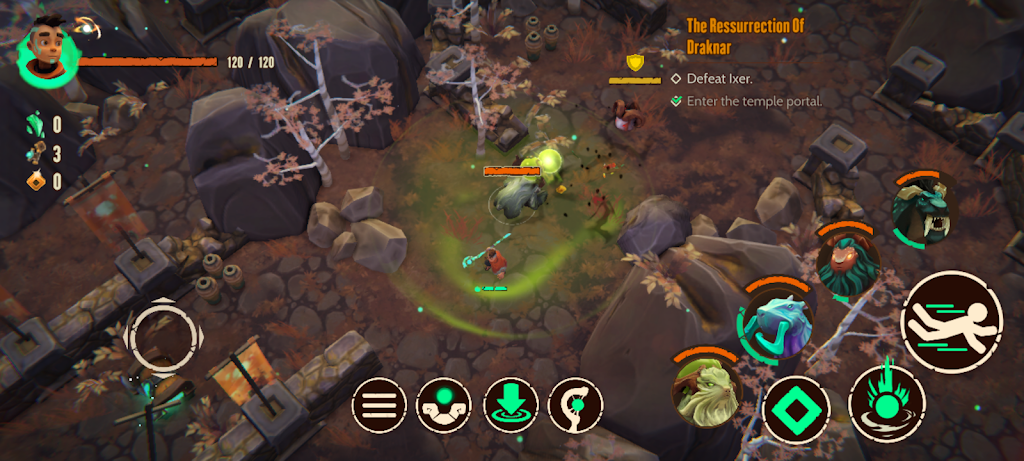Viewport: 1024px width, 461px height.
Task: Trigger the dash running-figure button
Action: [x=951, y=321]
